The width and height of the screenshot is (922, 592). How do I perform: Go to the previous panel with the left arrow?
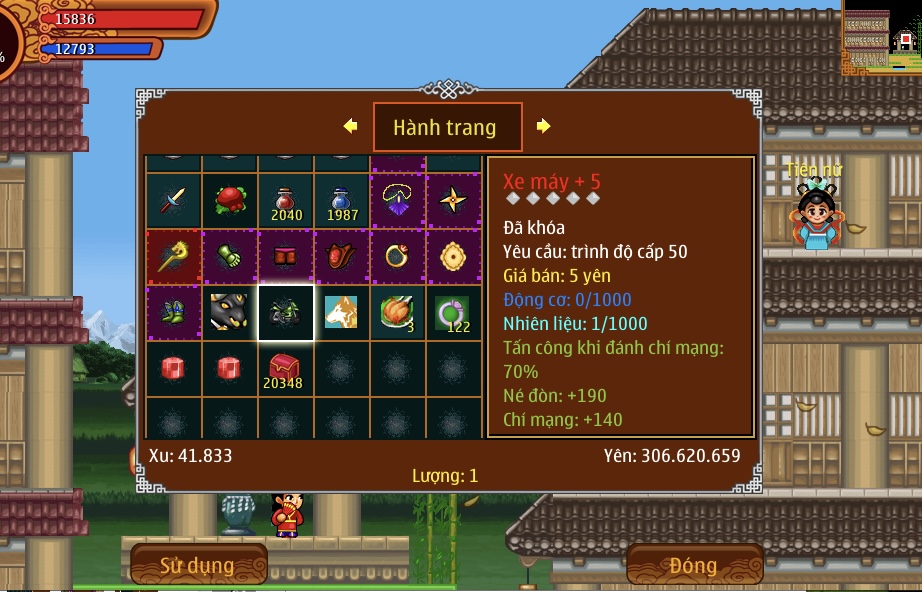point(350,126)
